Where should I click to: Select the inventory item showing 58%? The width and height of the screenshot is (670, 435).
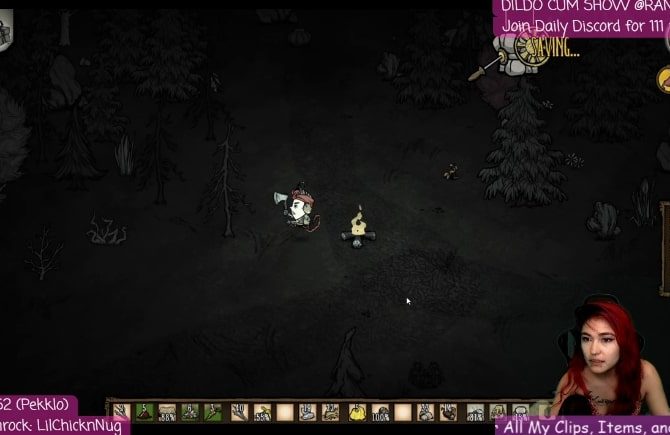(261, 411)
